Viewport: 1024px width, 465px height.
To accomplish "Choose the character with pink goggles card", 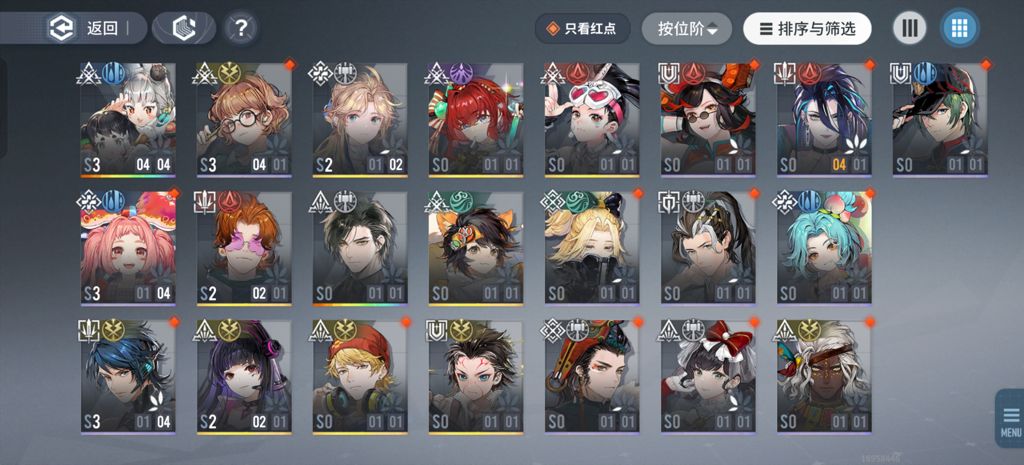I will click(592, 120).
